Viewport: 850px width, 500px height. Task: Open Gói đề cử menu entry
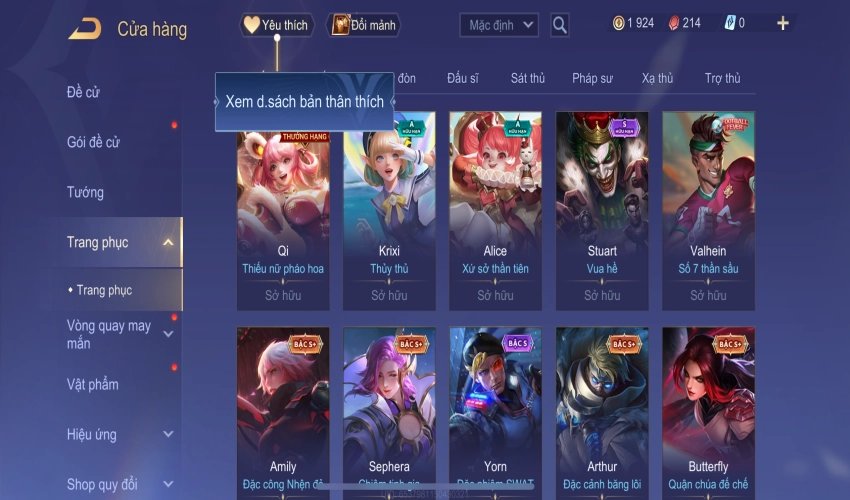[x=93, y=142]
